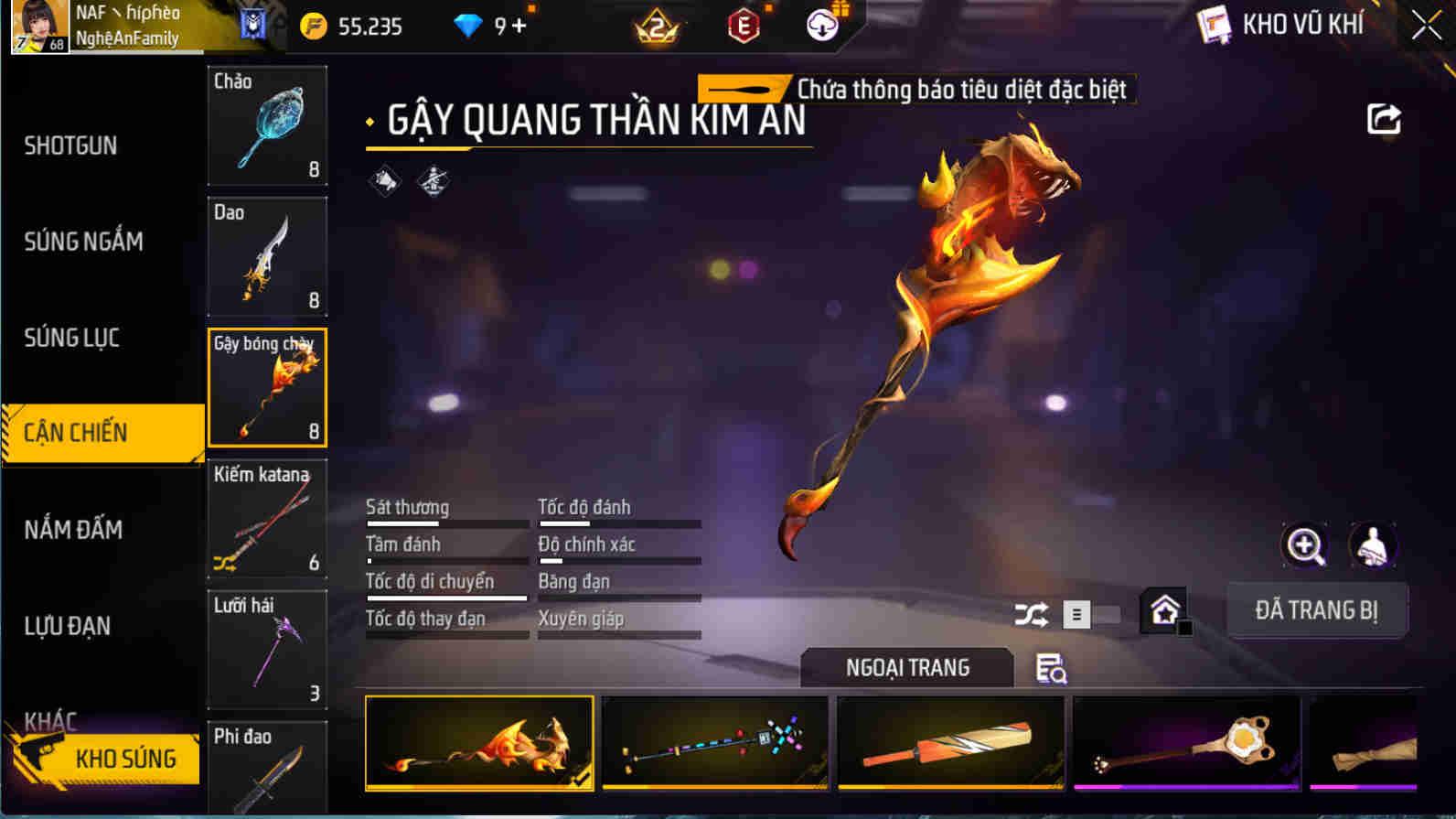Switch to the NGOẠI TRANG tab
The image size is (1456, 819).
[x=906, y=667]
